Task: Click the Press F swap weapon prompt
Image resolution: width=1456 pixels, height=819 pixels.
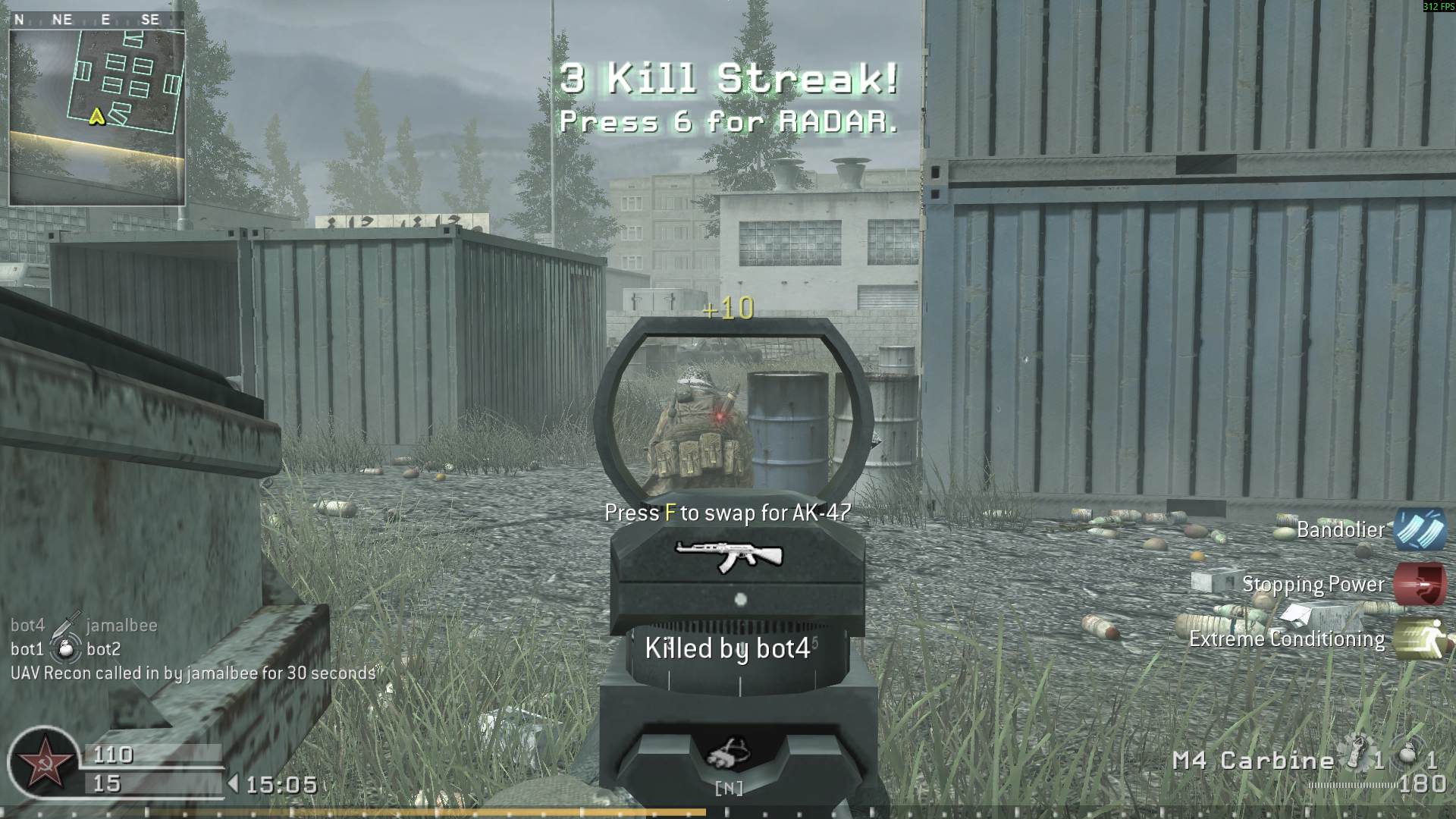Action: point(727,513)
